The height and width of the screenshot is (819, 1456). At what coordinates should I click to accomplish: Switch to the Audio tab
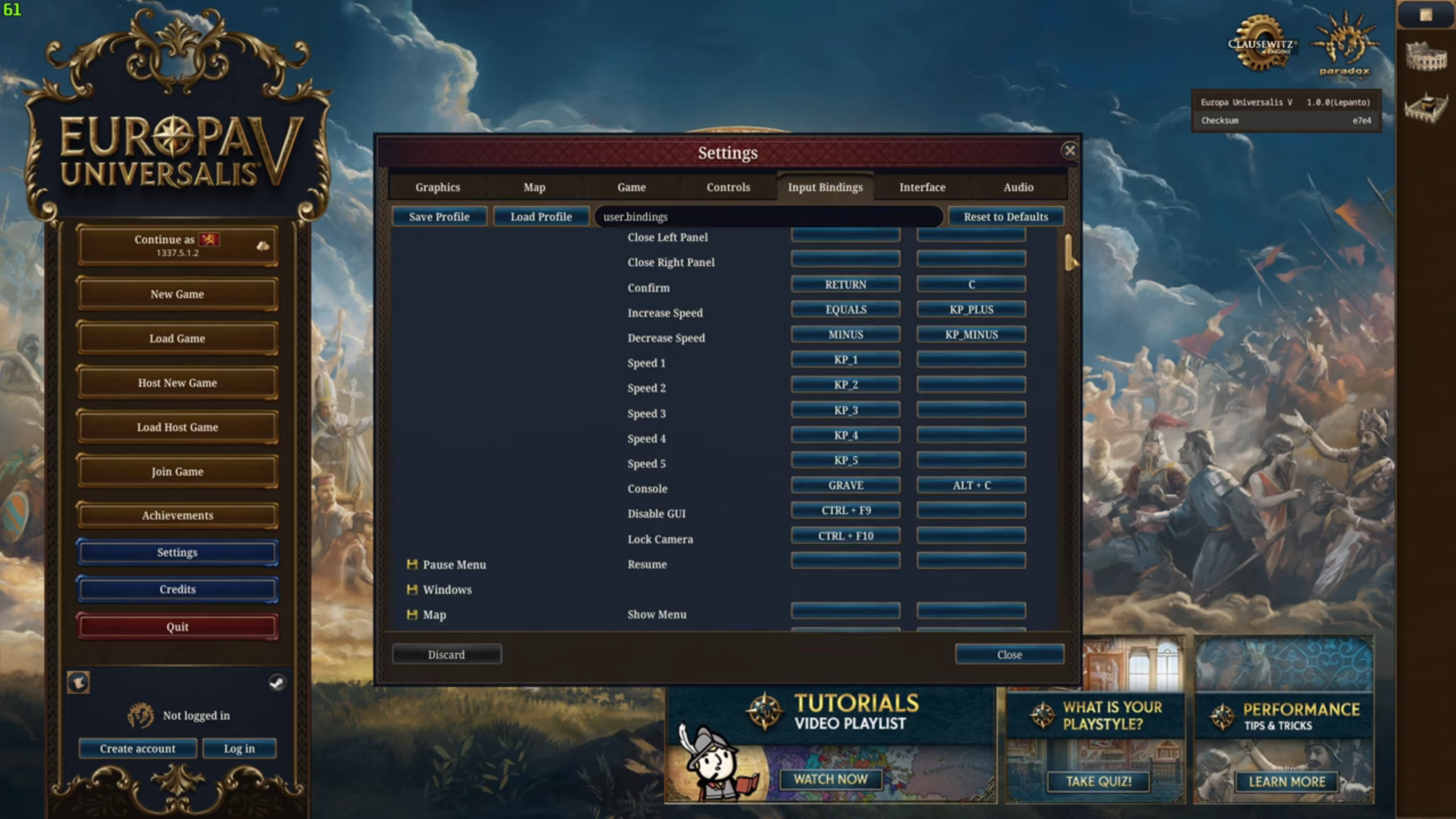point(1018,187)
